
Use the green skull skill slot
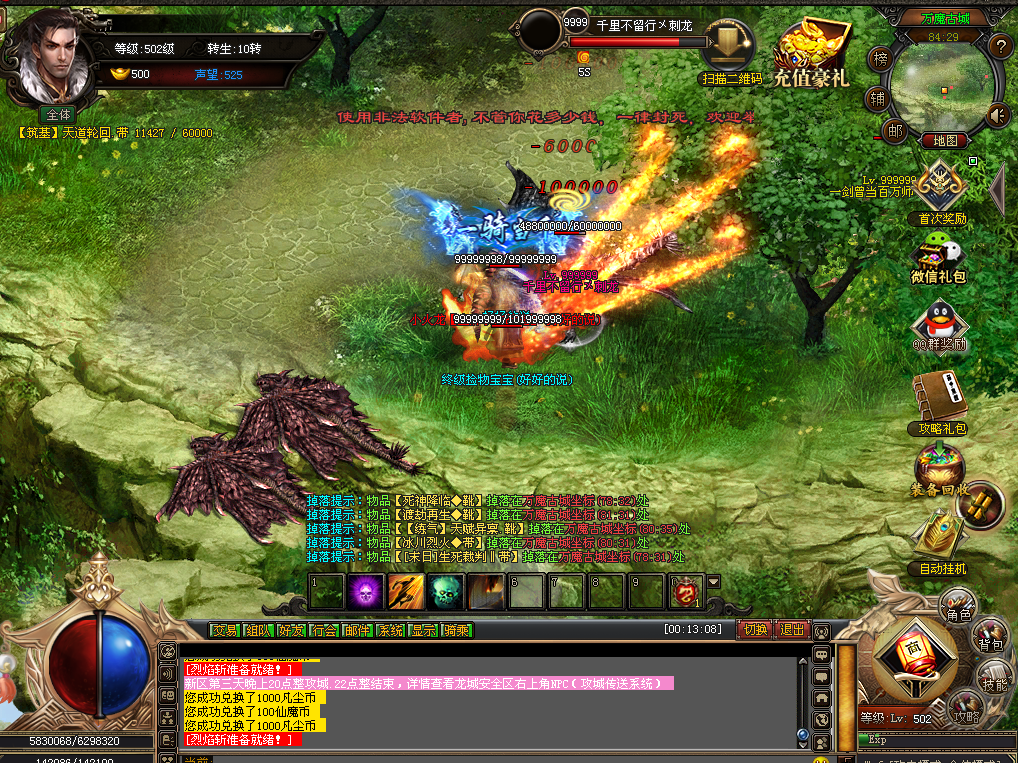point(445,592)
